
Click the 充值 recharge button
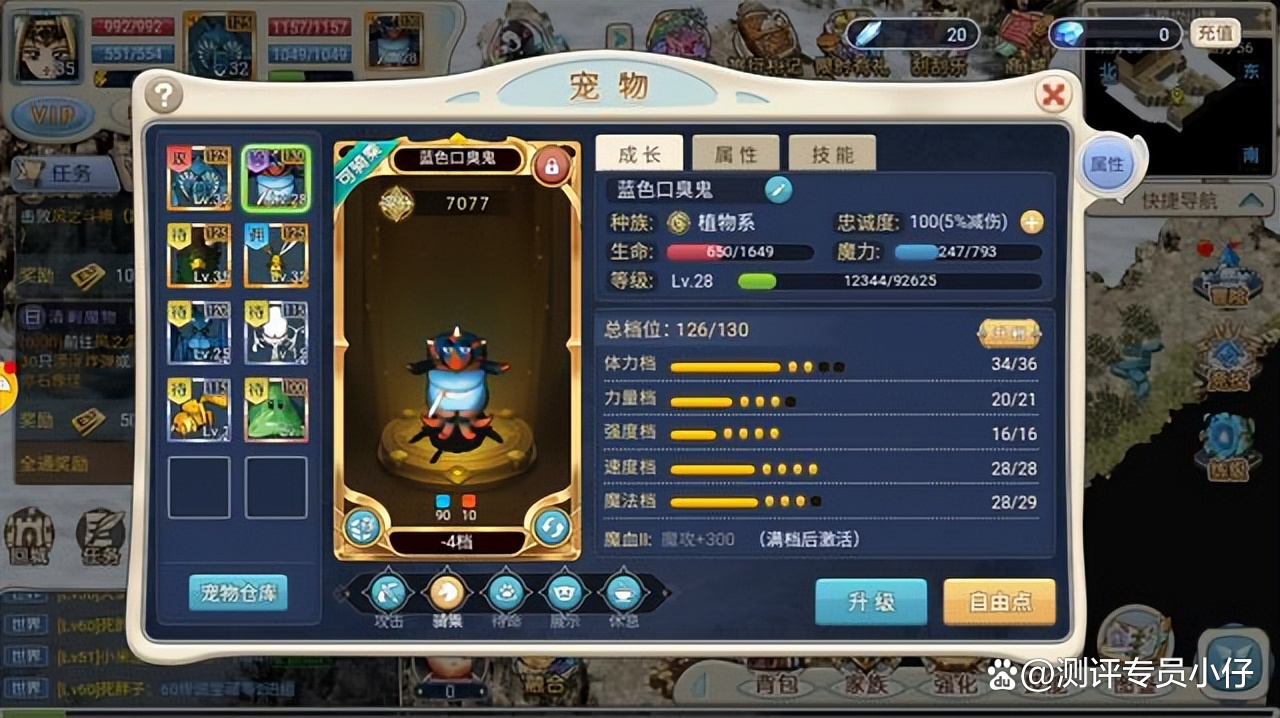click(x=1215, y=33)
